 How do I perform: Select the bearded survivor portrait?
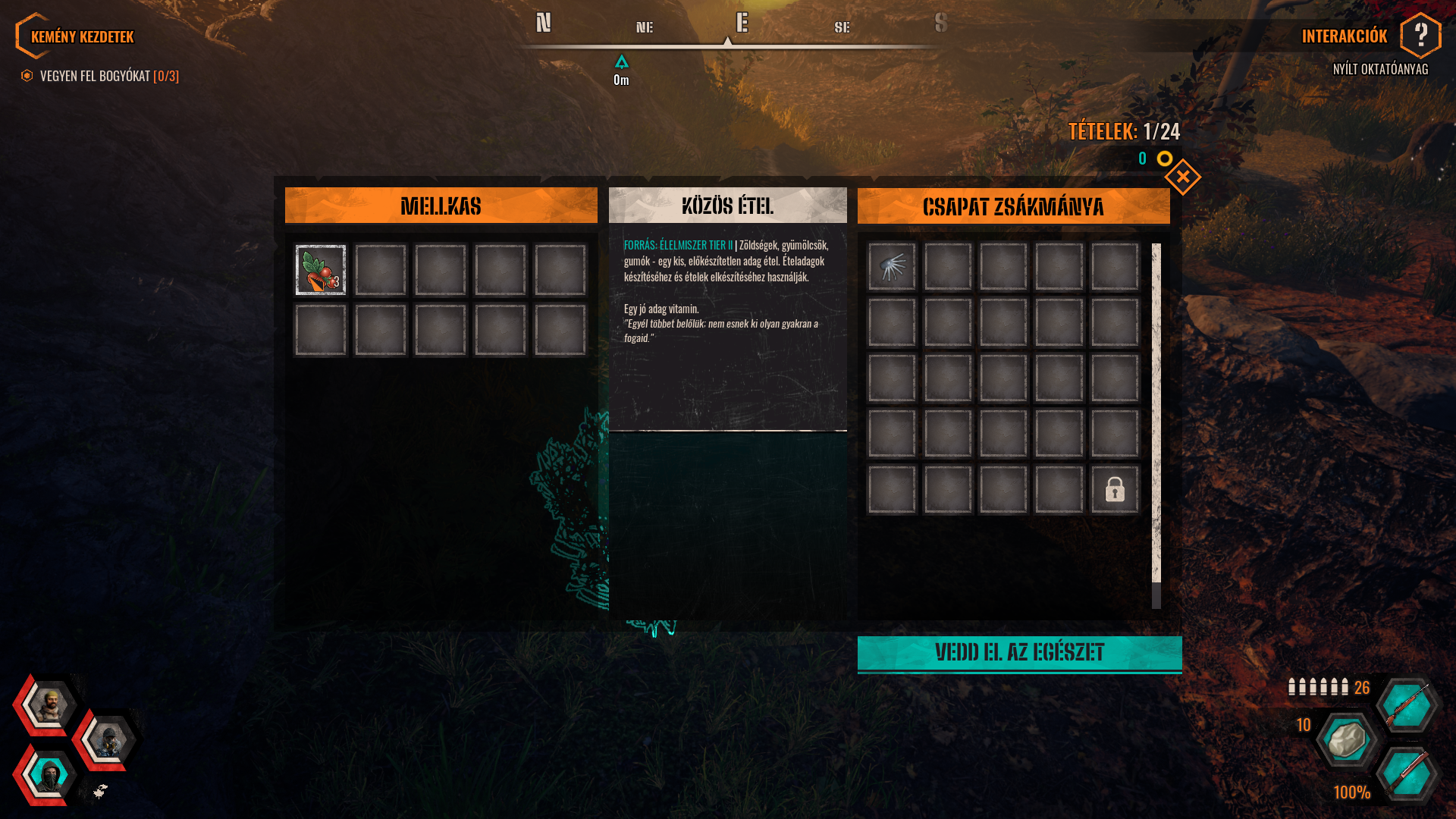tap(49, 705)
